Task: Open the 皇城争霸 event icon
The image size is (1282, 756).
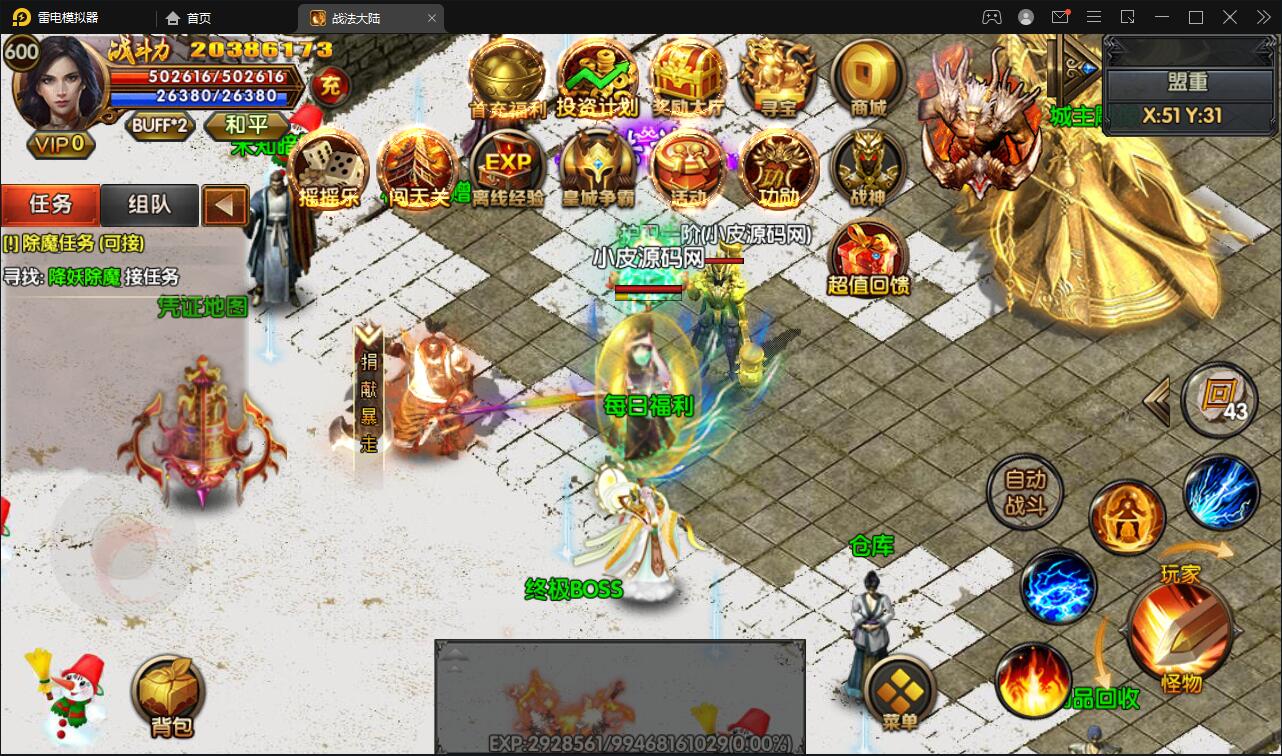Action: point(597,168)
